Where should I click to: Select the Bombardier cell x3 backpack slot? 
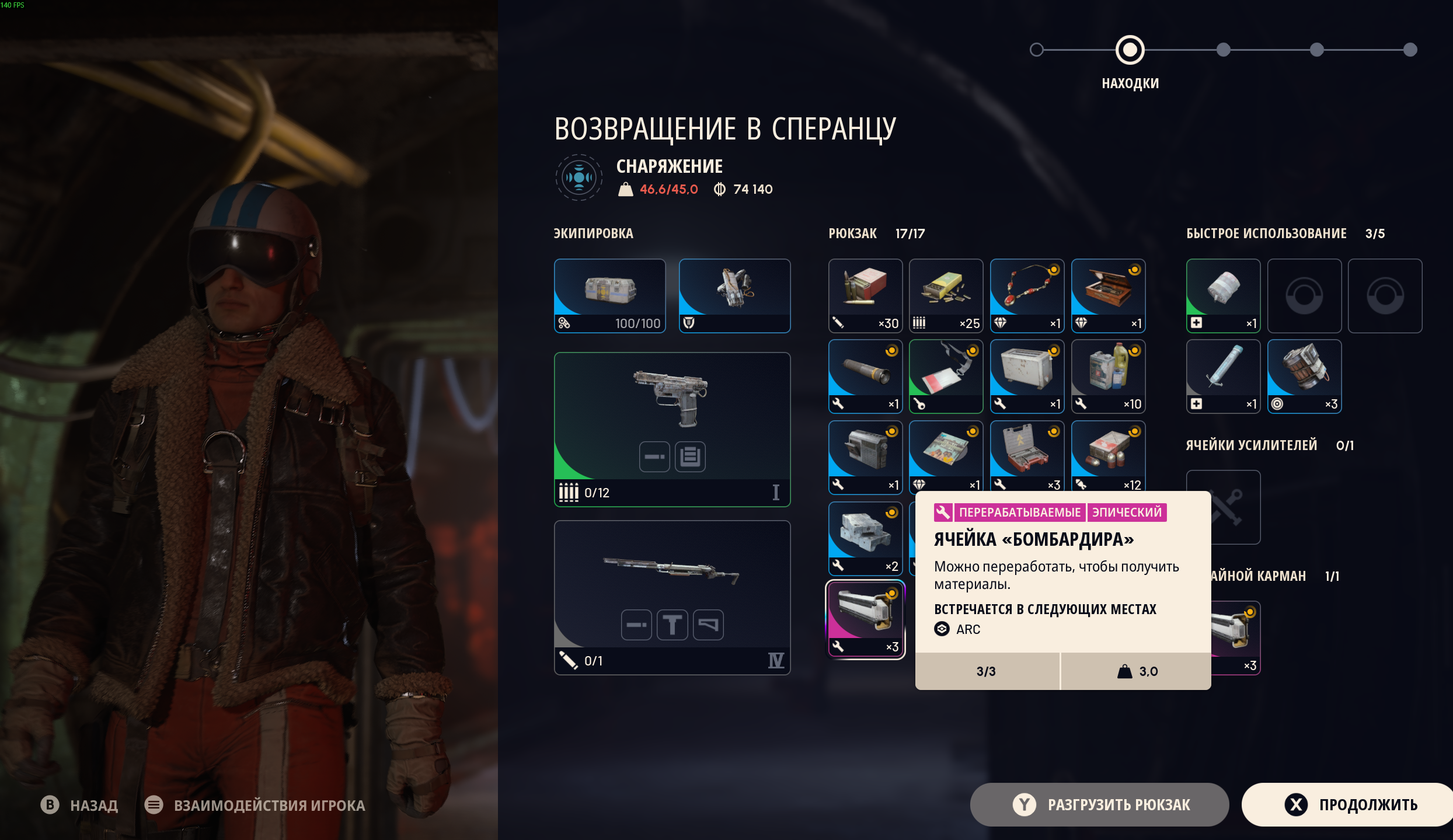click(865, 619)
